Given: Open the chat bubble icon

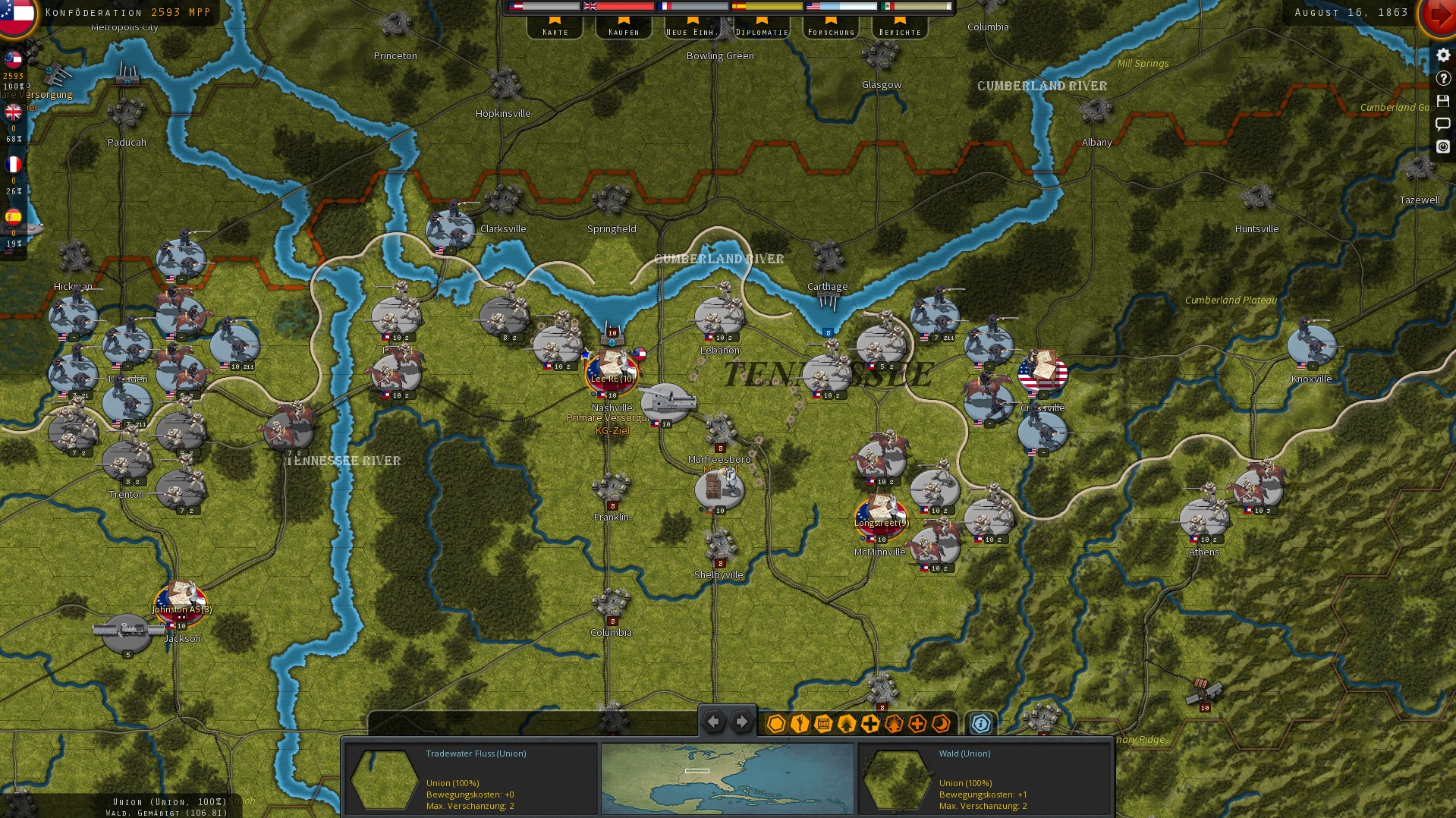Looking at the screenshot, I should pos(1443,124).
